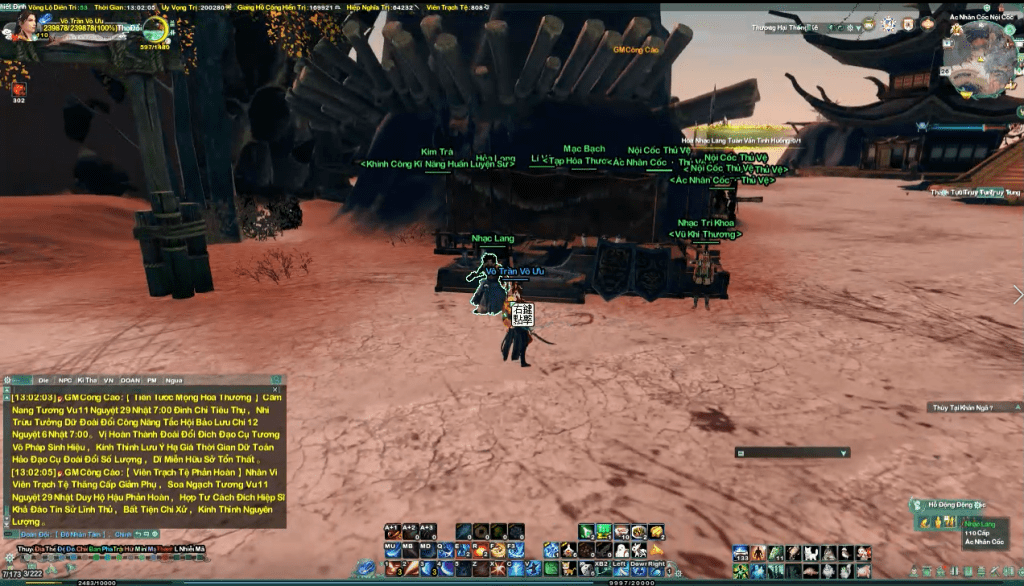Choose the PM chat tab
Image resolution: width=1024 pixels, height=586 pixels.
click(152, 380)
